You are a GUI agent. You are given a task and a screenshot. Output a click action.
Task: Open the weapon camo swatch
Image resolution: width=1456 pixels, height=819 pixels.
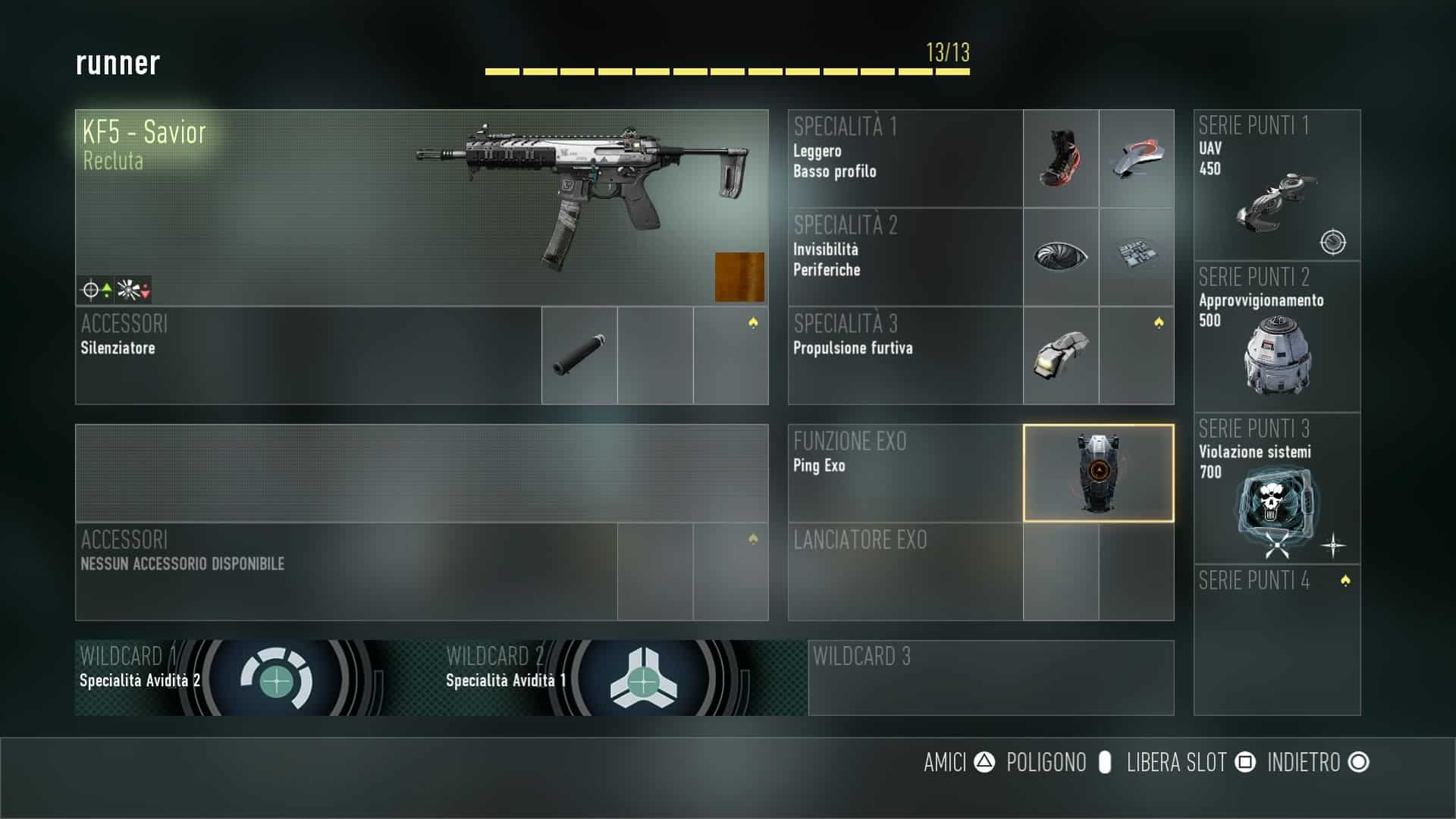[x=739, y=277]
